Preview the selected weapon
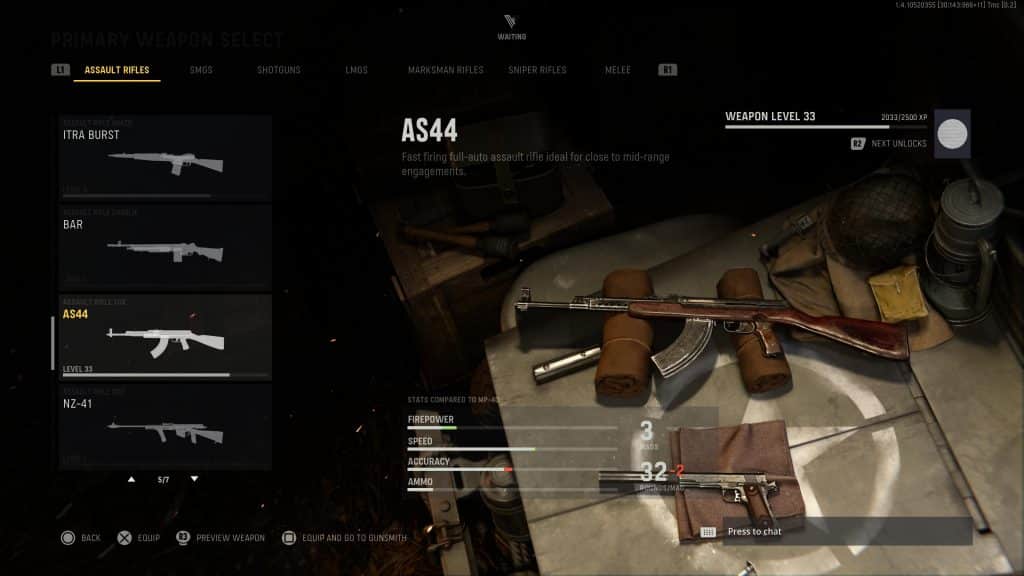 [220, 538]
